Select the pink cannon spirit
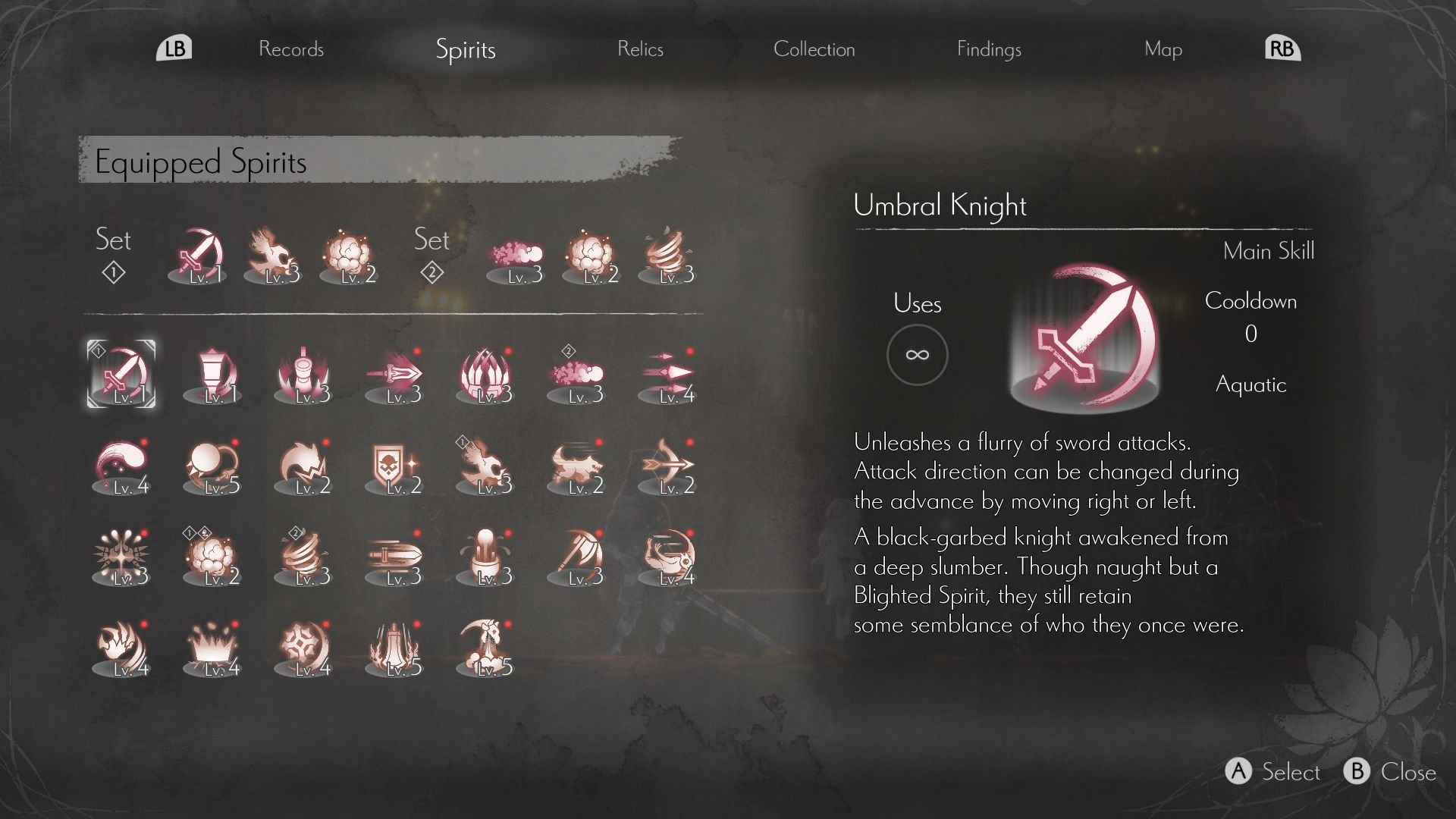Image resolution: width=1456 pixels, height=819 pixels. 303,372
